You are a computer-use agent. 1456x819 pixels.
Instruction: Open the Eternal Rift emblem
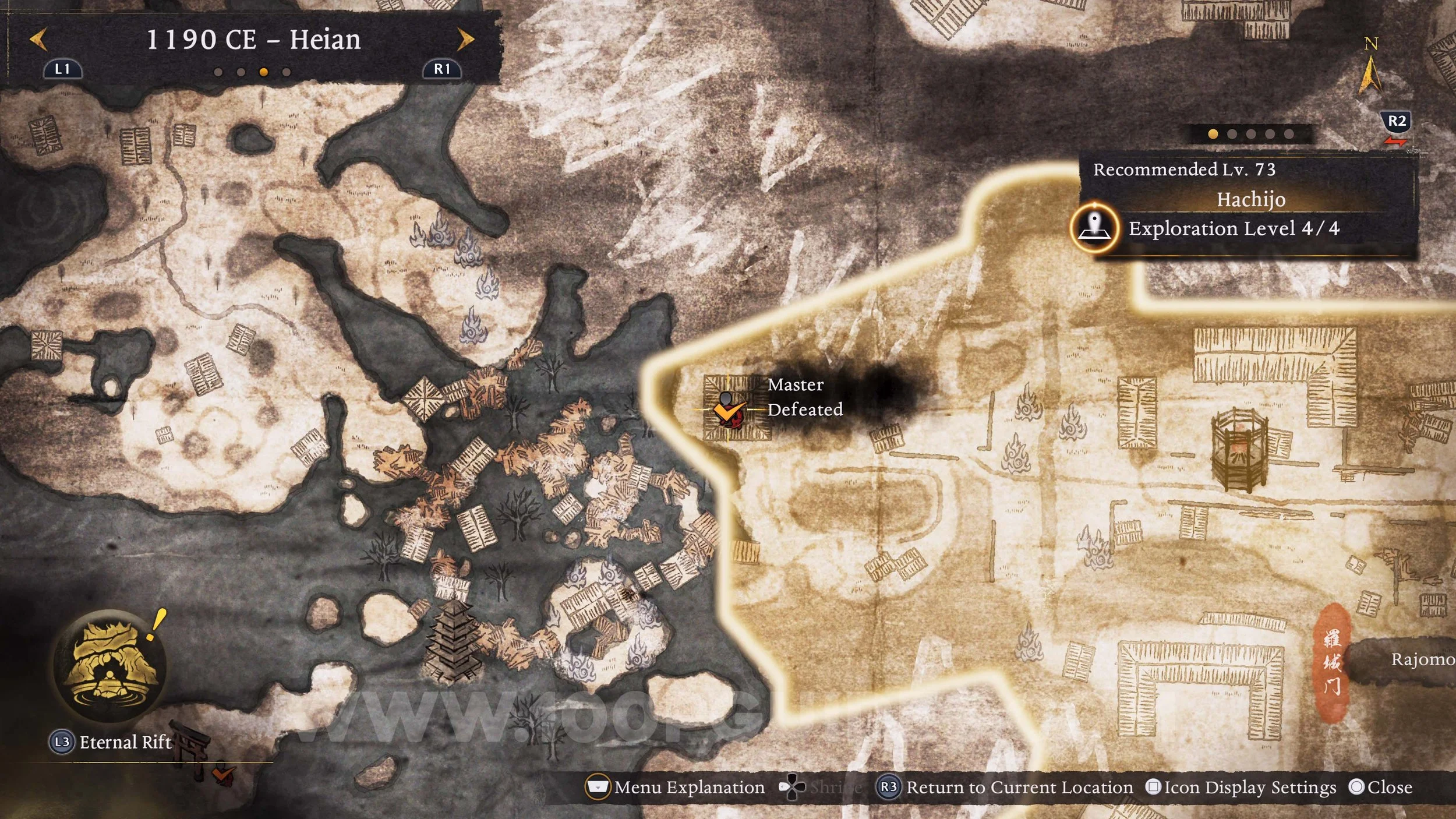(x=109, y=666)
